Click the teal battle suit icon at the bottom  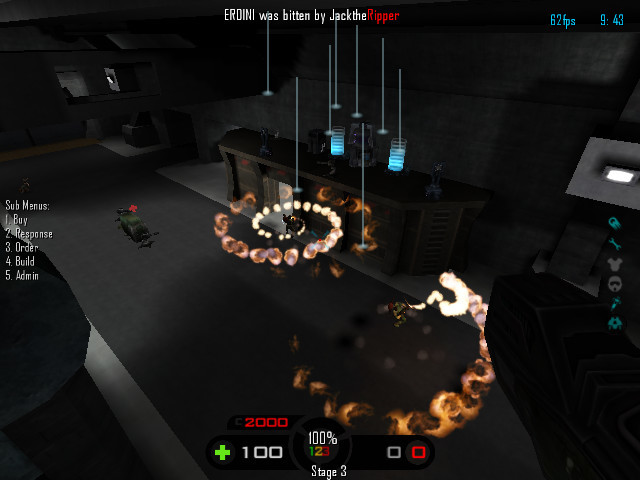[616, 322]
